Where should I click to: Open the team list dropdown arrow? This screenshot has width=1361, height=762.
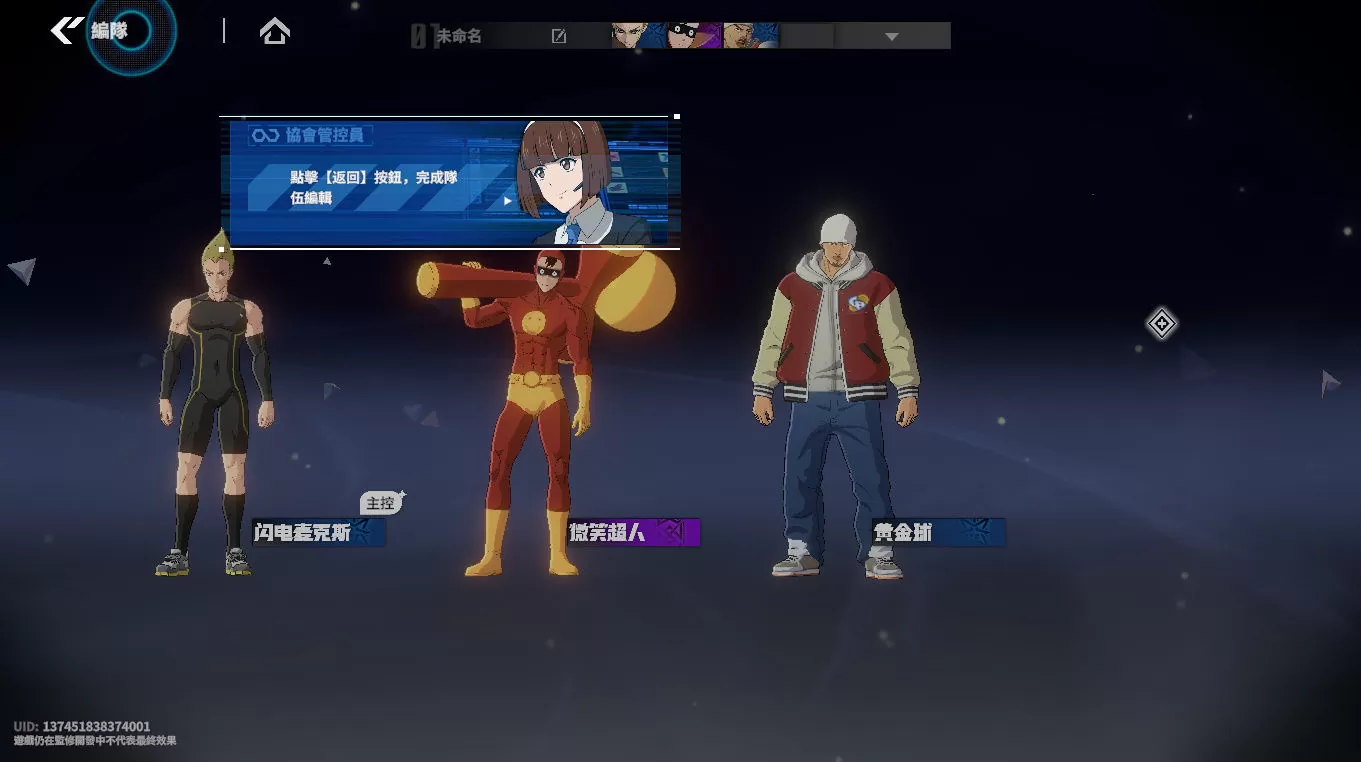point(892,37)
